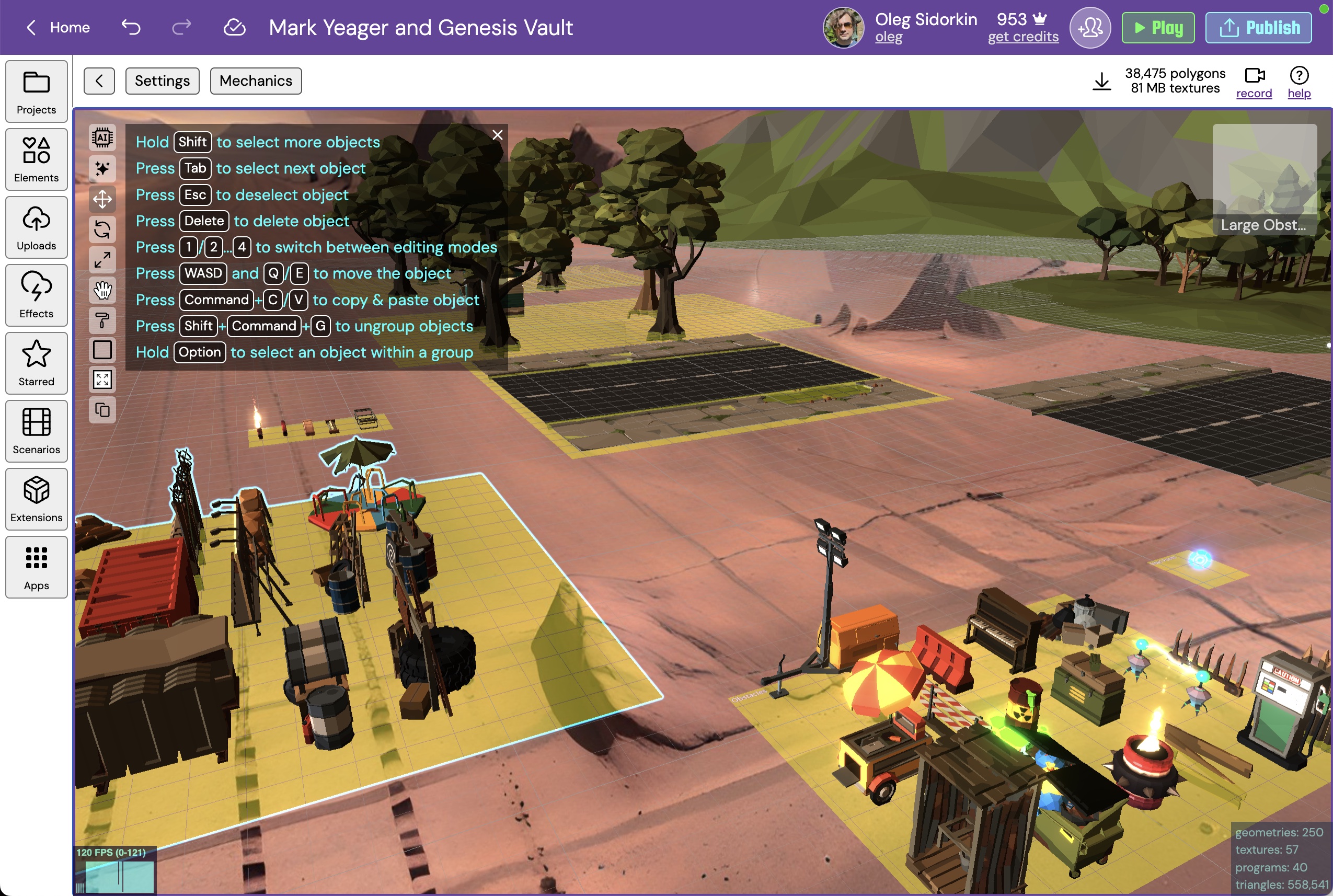Viewport: 1333px width, 896px height.
Task: Open the Settings tab
Action: point(162,81)
